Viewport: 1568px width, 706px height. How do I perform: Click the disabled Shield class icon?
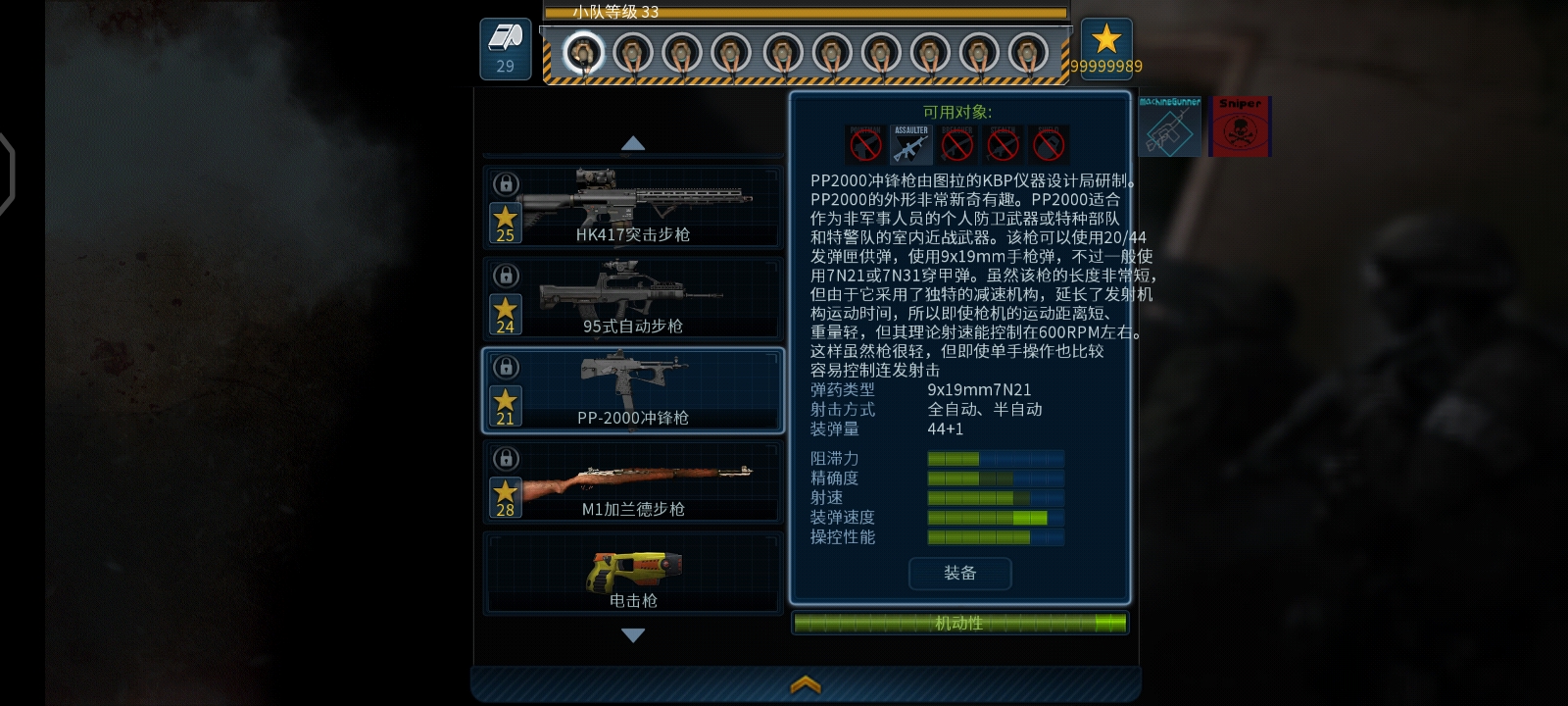(x=1049, y=144)
